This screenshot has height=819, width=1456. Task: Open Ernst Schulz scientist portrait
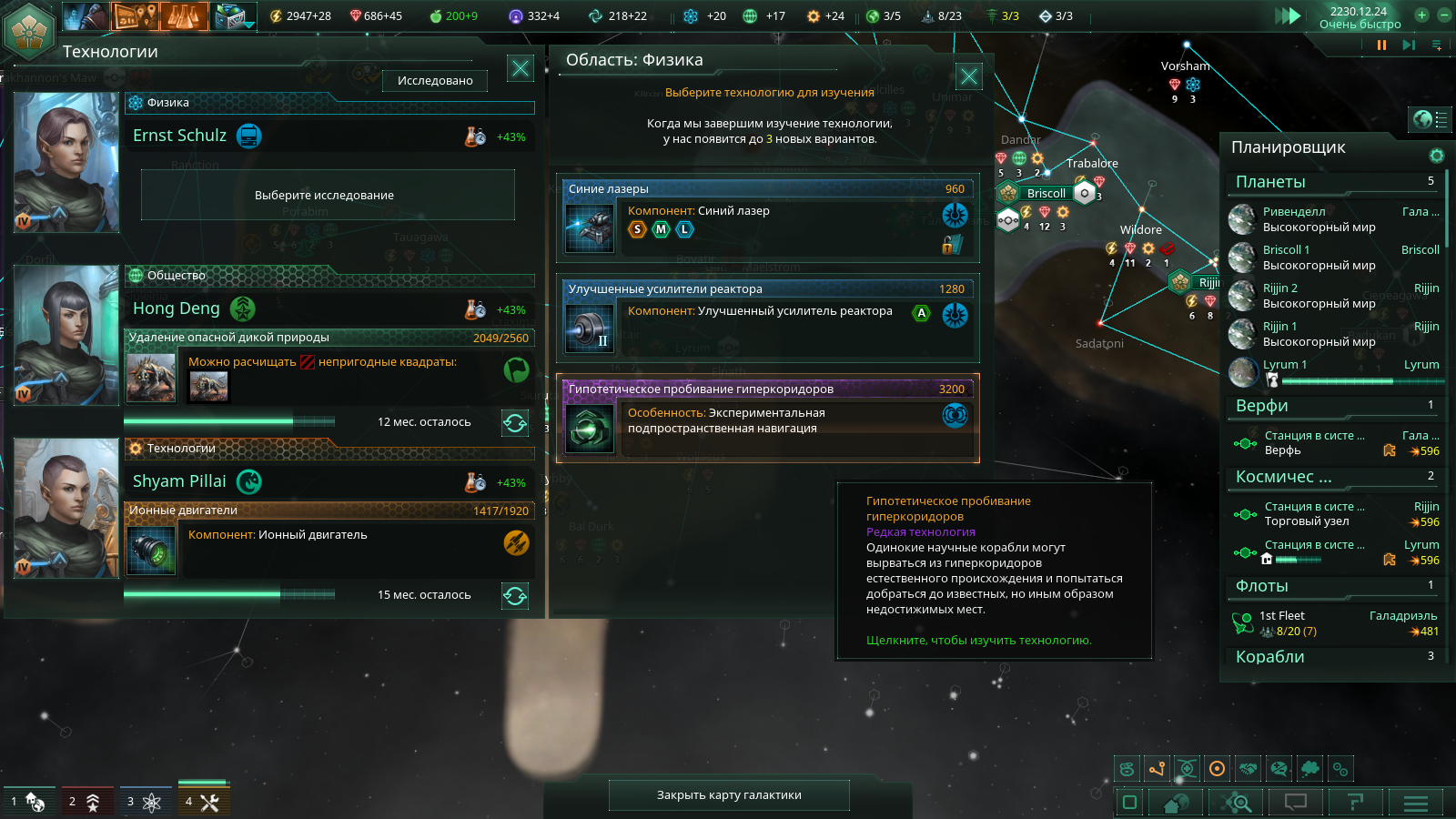[66, 163]
